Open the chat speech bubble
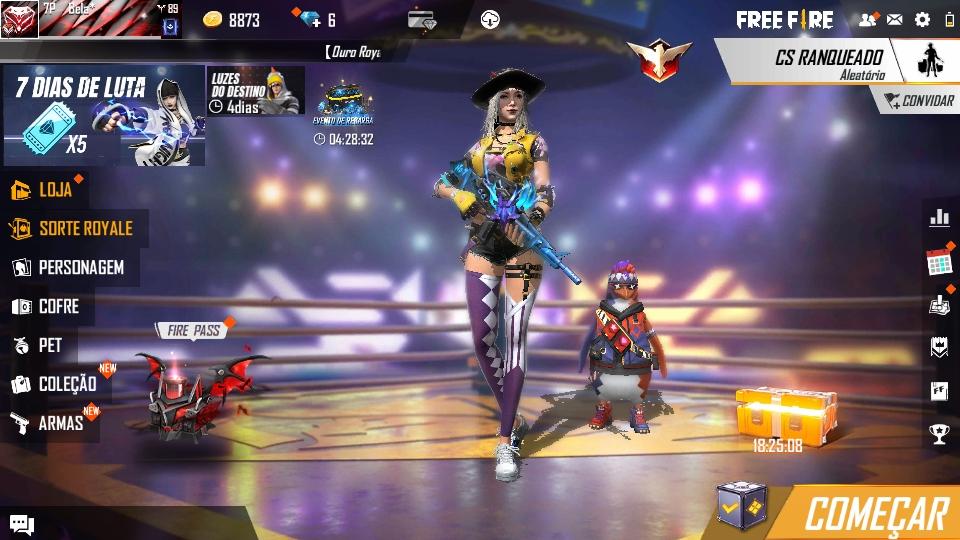Image resolution: width=960 pixels, height=540 pixels. (22, 524)
